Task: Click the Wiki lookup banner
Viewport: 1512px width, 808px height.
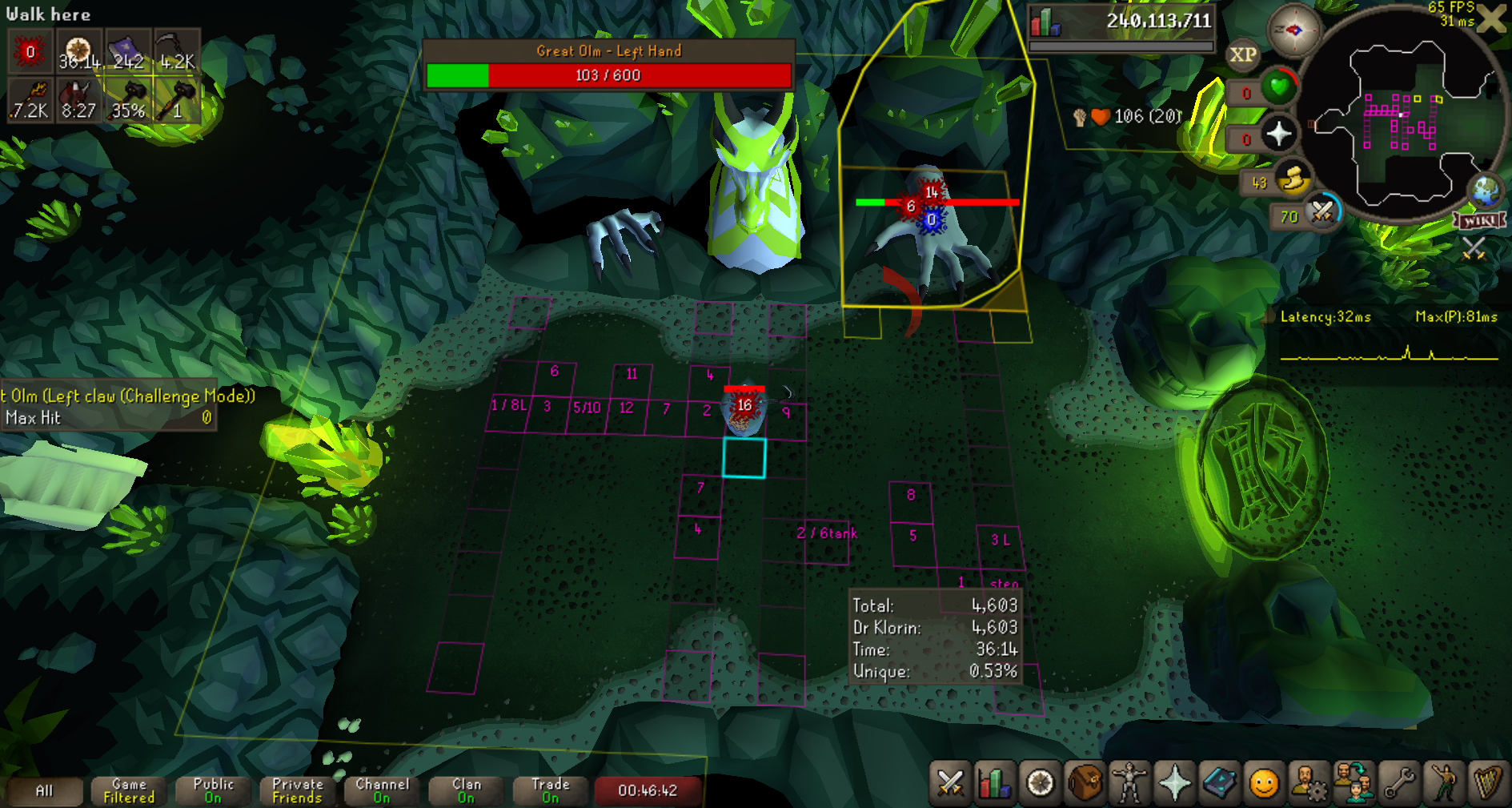Action: coord(1479,220)
